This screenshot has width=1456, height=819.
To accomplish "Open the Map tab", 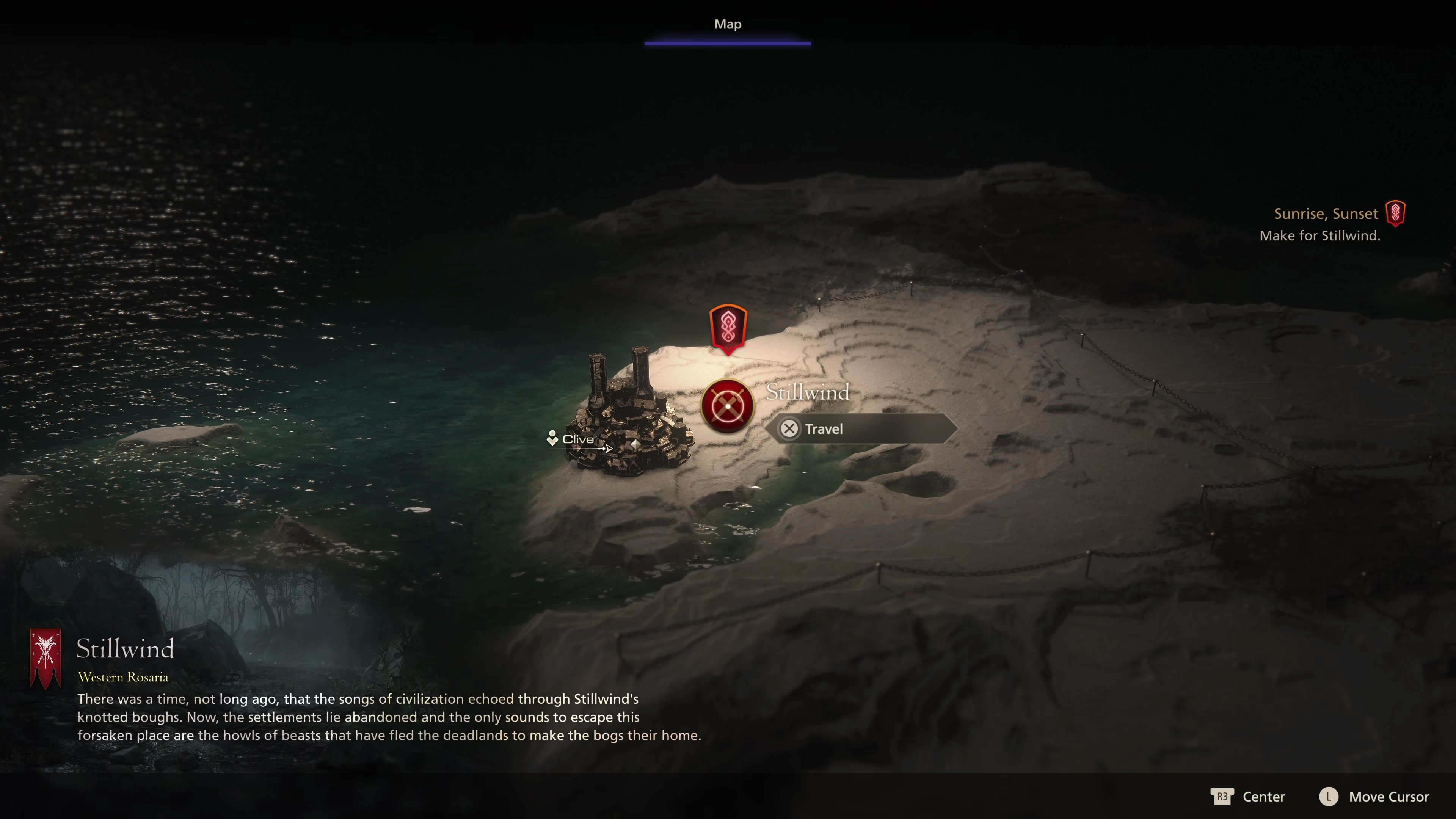I will pyautogui.click(x=728, y=24).
